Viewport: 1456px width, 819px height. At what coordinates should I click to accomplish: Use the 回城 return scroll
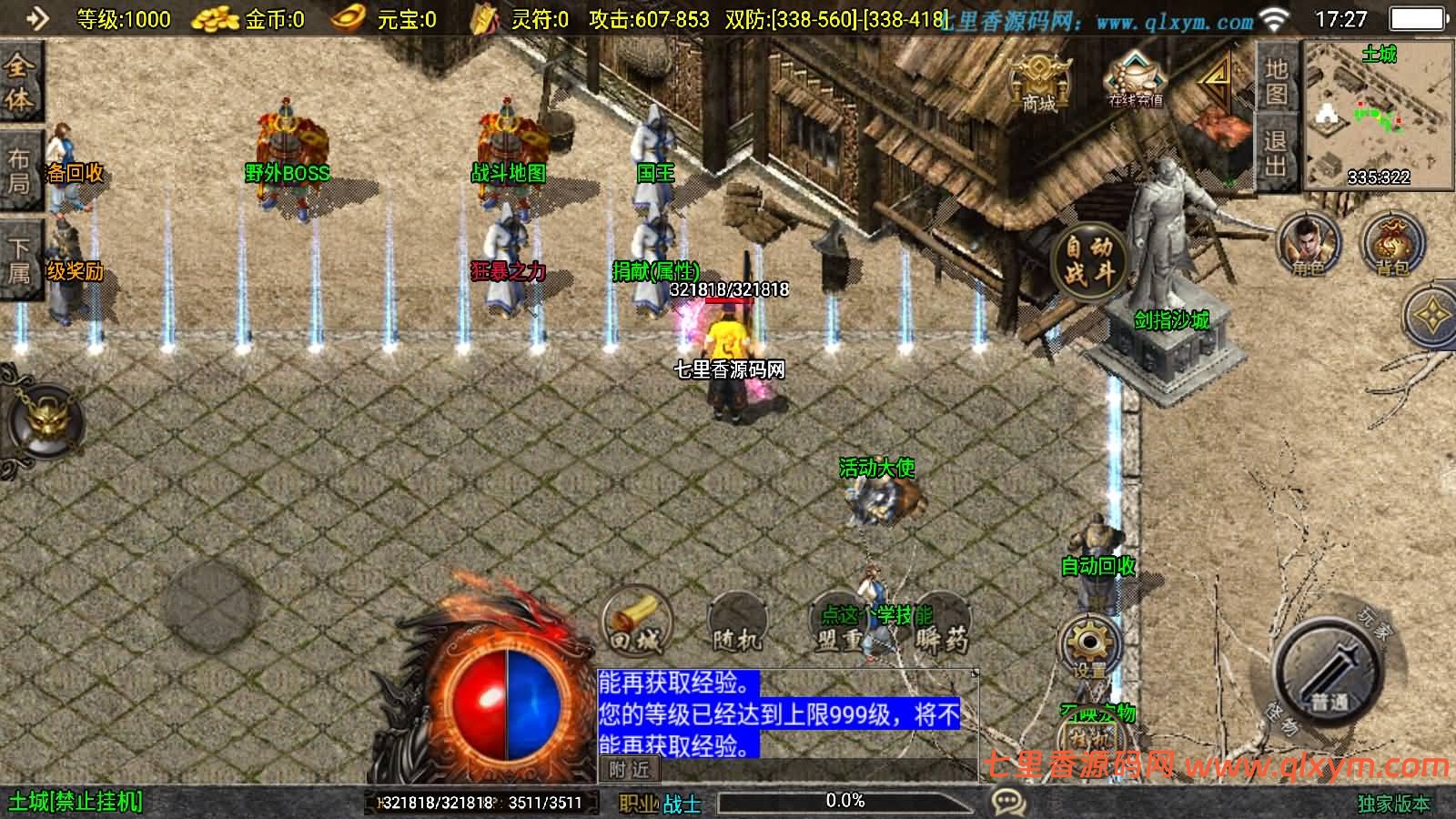tap(636, 623)
